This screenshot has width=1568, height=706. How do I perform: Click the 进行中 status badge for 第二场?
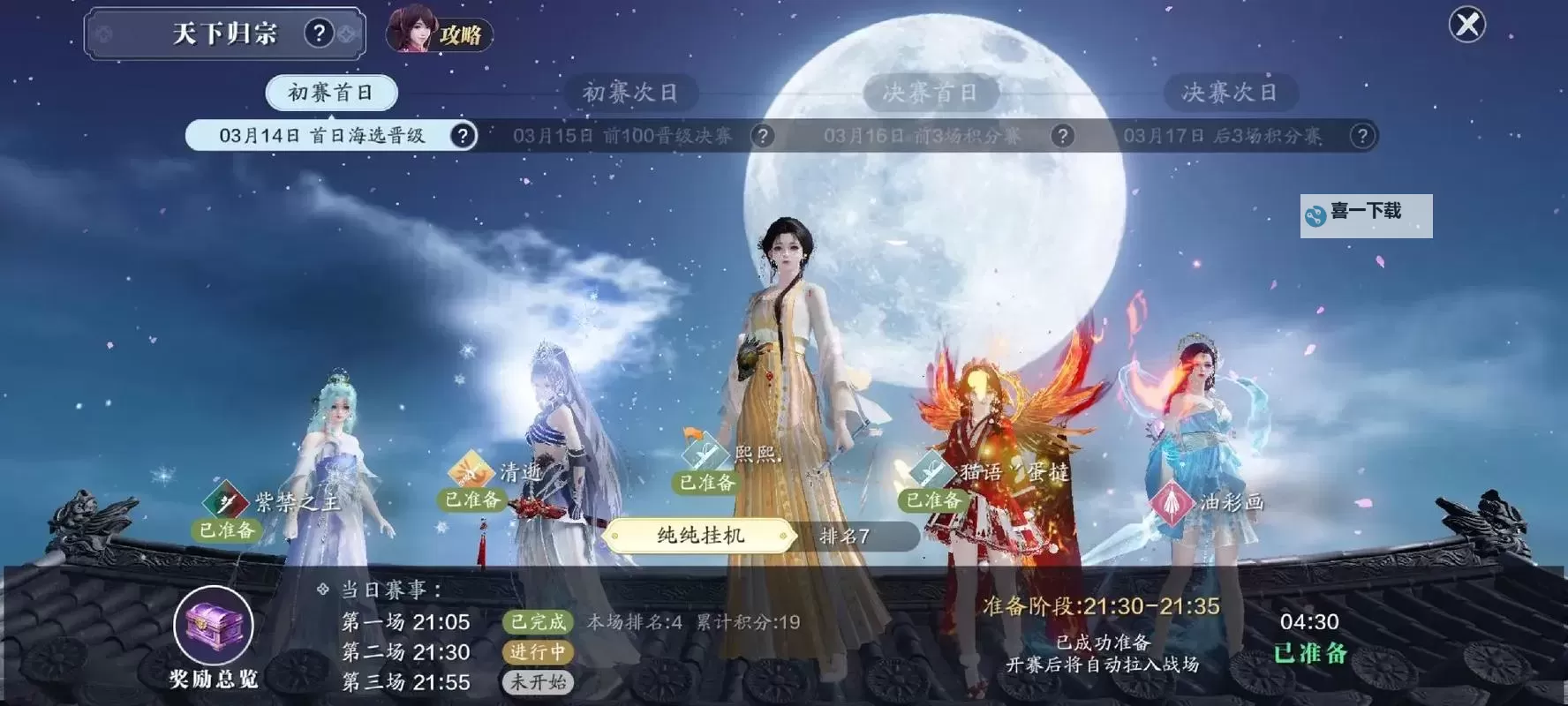(x=537, y=653)
